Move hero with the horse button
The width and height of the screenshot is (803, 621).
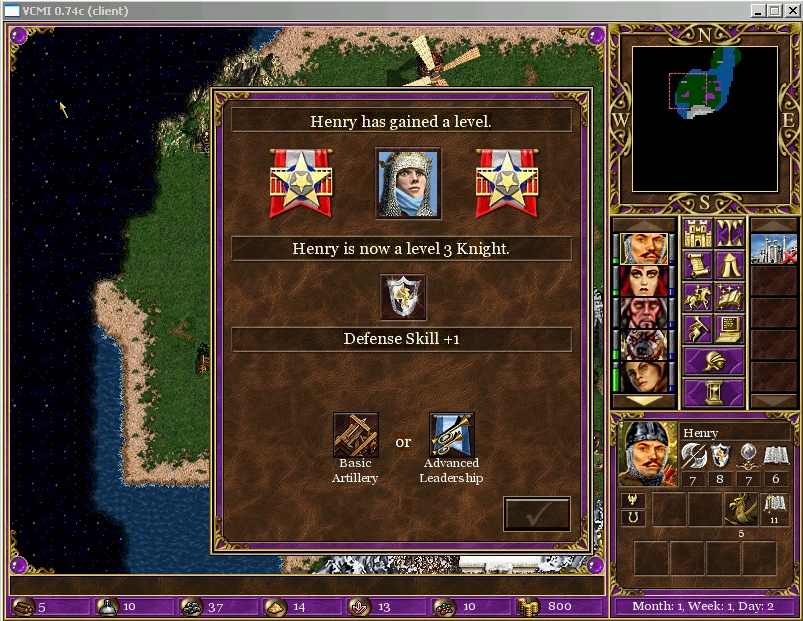[697, 298]
